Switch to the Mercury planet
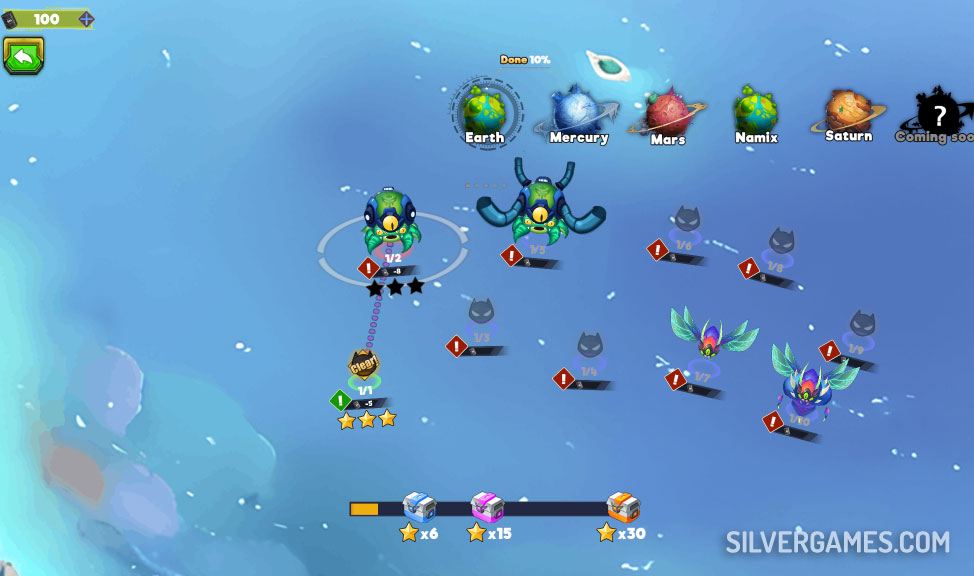974x576 pixels. pyautogui.click(x=575, y=110)
